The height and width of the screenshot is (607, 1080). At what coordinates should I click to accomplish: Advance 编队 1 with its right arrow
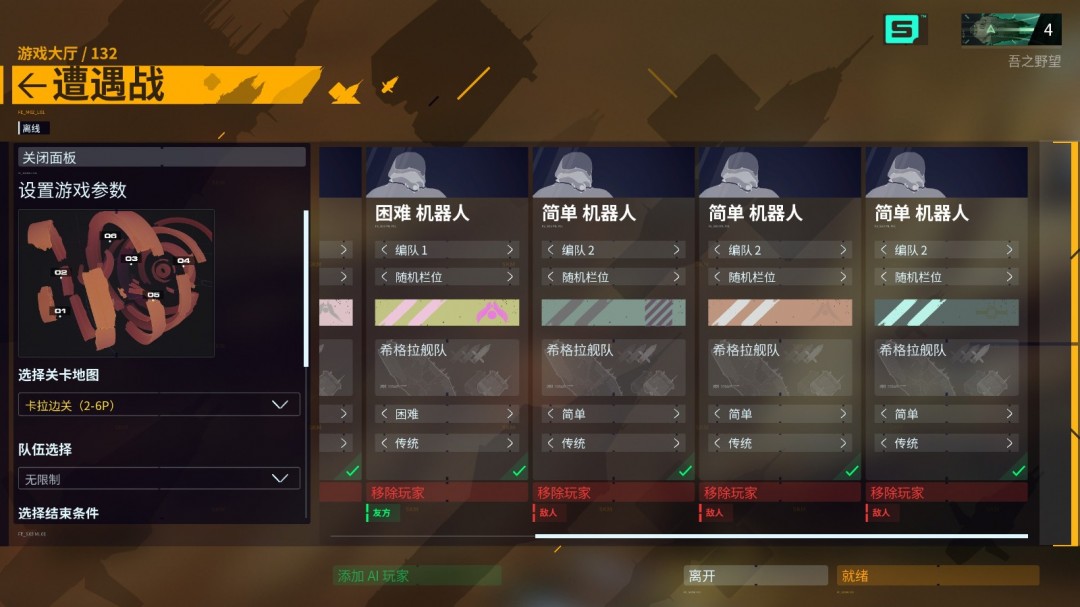[510, 250]
